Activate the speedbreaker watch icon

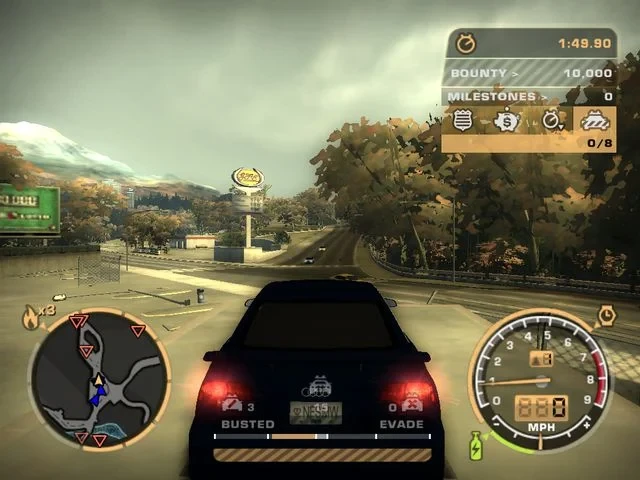(606, 317)
